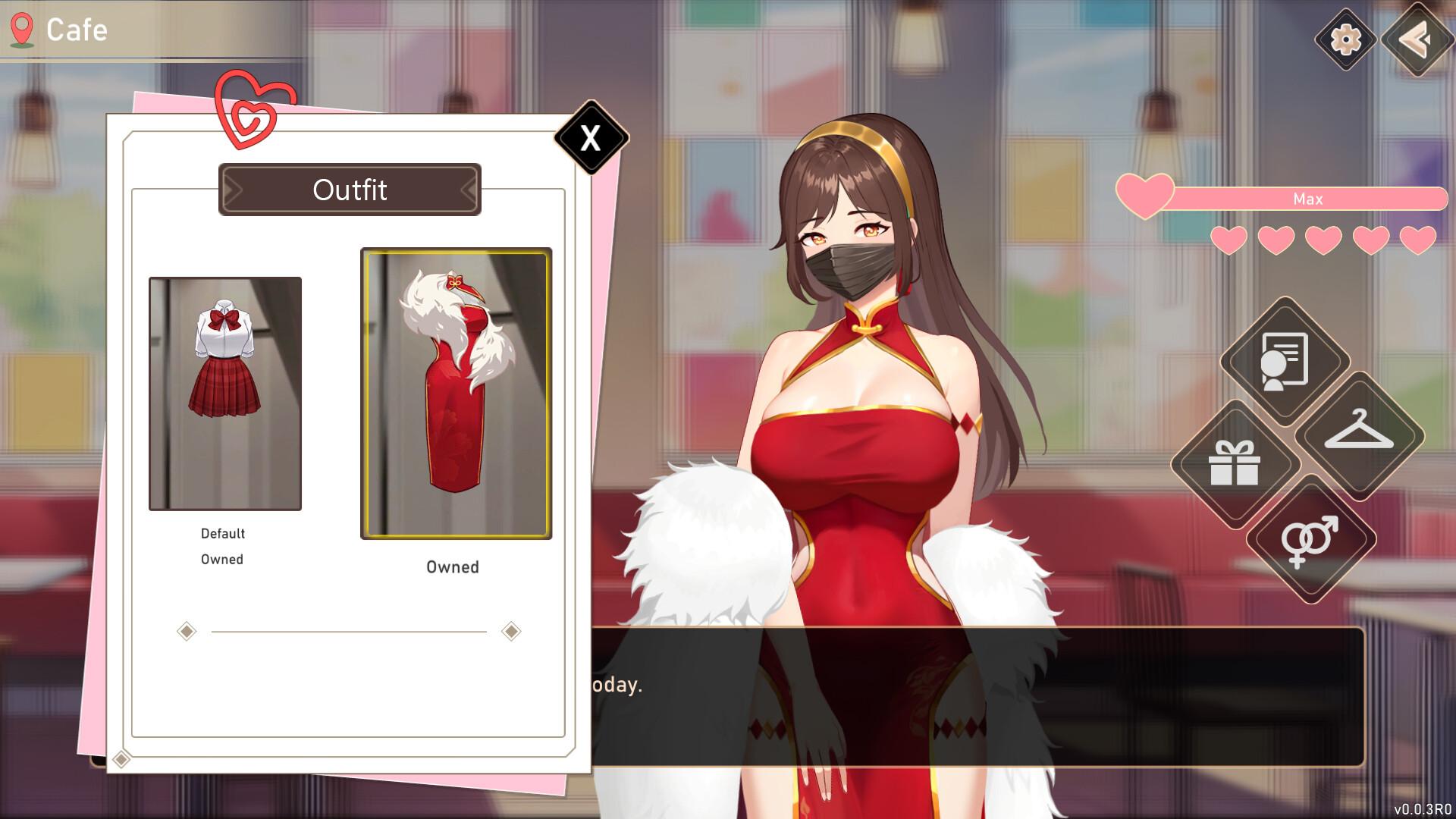
Task: Click the Outfit banner header
Action: click(x=350, y=190)
